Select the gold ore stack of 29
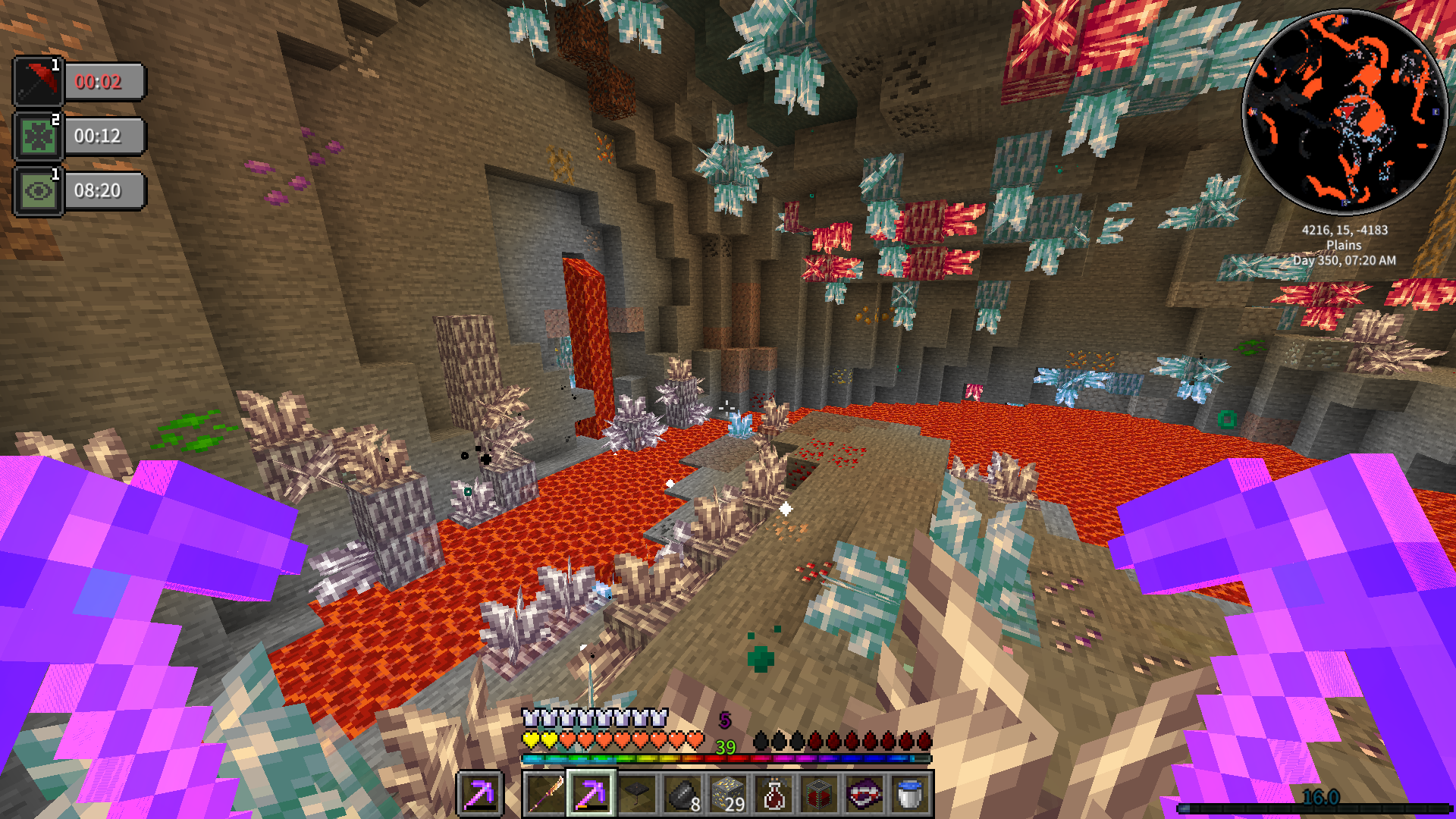 click(727, 794)
